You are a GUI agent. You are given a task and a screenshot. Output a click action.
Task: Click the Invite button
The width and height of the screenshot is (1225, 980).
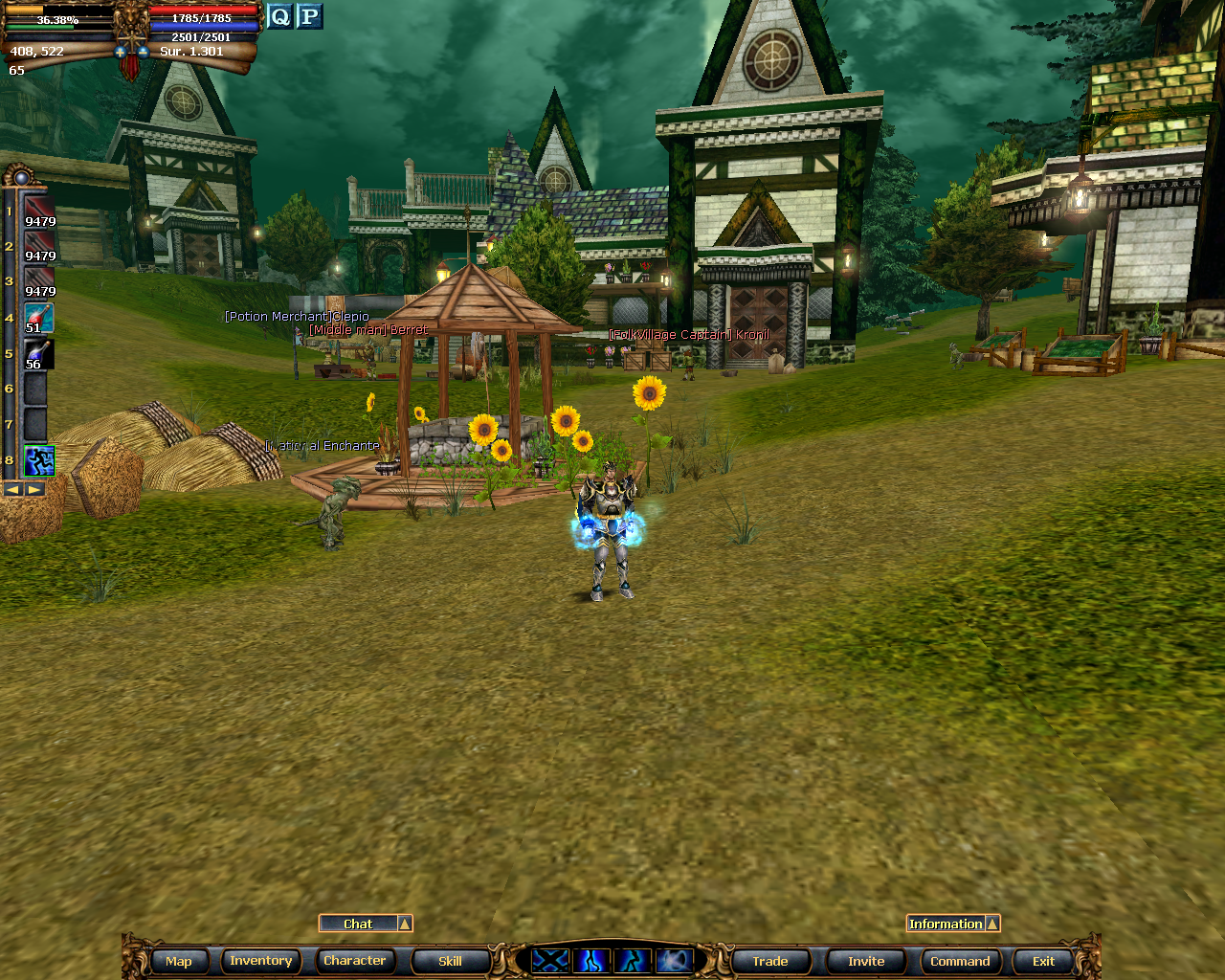[x=866, y=961]
